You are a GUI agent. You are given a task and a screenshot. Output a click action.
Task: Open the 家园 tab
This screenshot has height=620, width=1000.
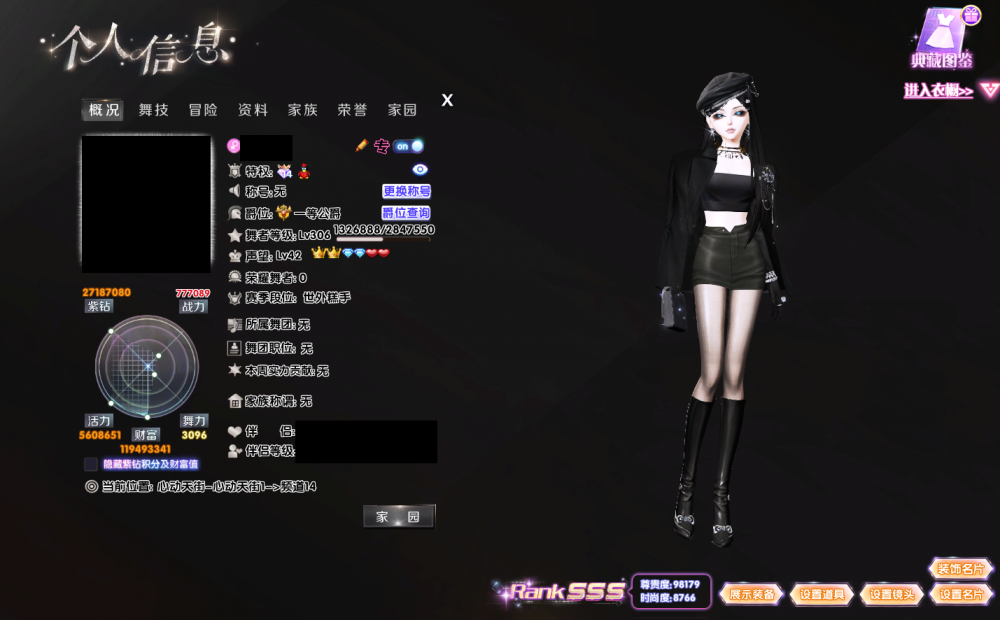[x=402, y=110]
